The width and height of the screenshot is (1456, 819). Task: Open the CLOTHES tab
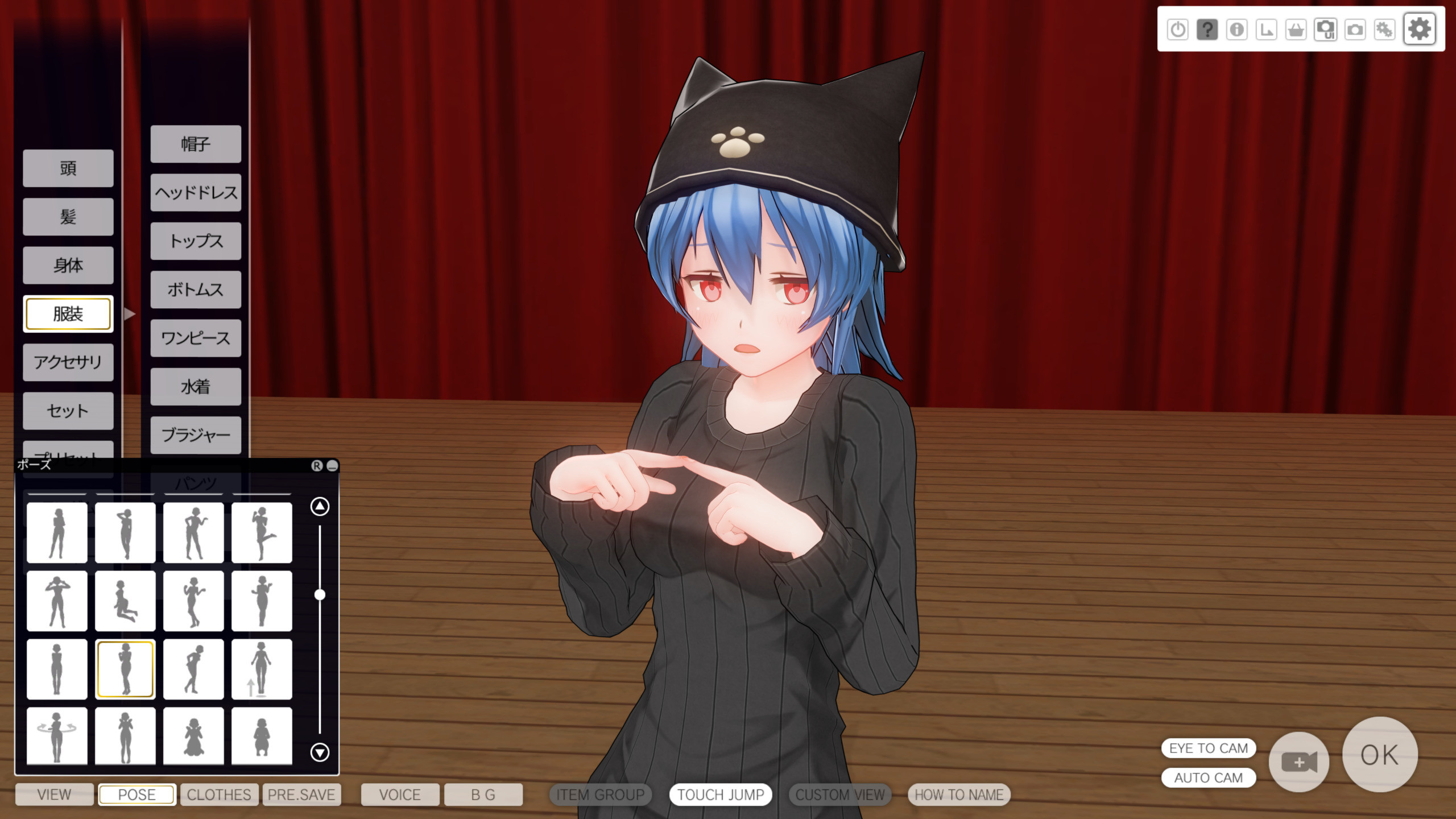pyautogui.click(x=219, y=795)
